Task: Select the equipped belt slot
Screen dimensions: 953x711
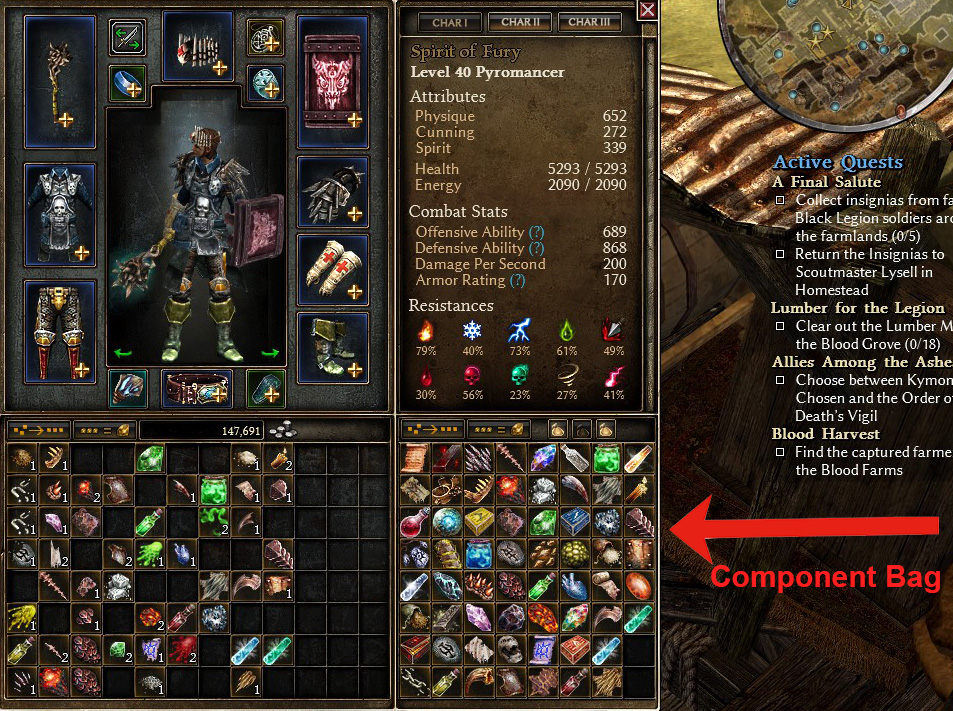Action: coord(197,387)
